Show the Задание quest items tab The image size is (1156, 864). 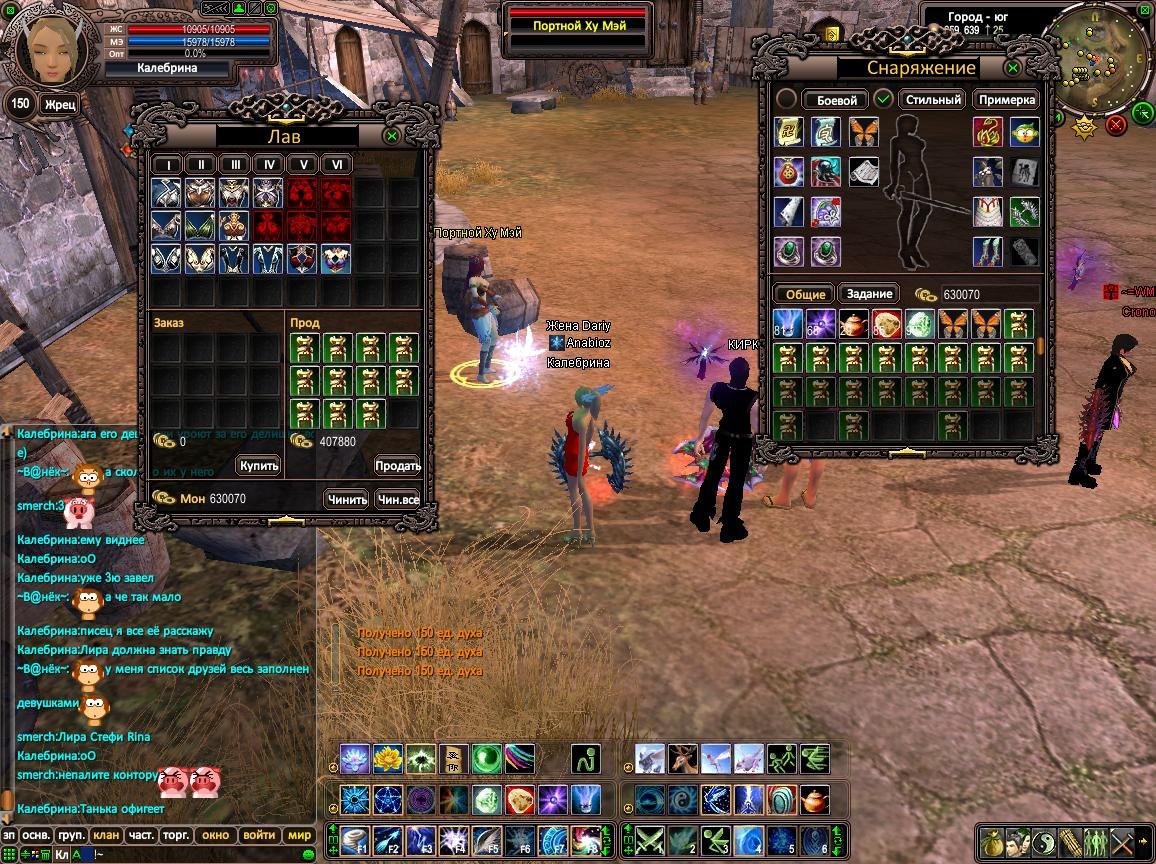tap(869, 294)
